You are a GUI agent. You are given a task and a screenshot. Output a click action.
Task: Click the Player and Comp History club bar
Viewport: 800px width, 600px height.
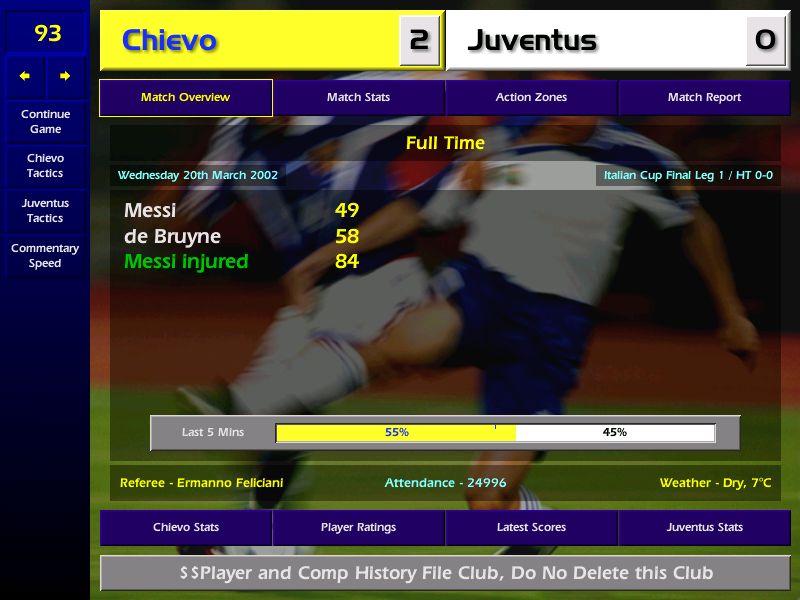pyautogui.click(x=445, y=573)
